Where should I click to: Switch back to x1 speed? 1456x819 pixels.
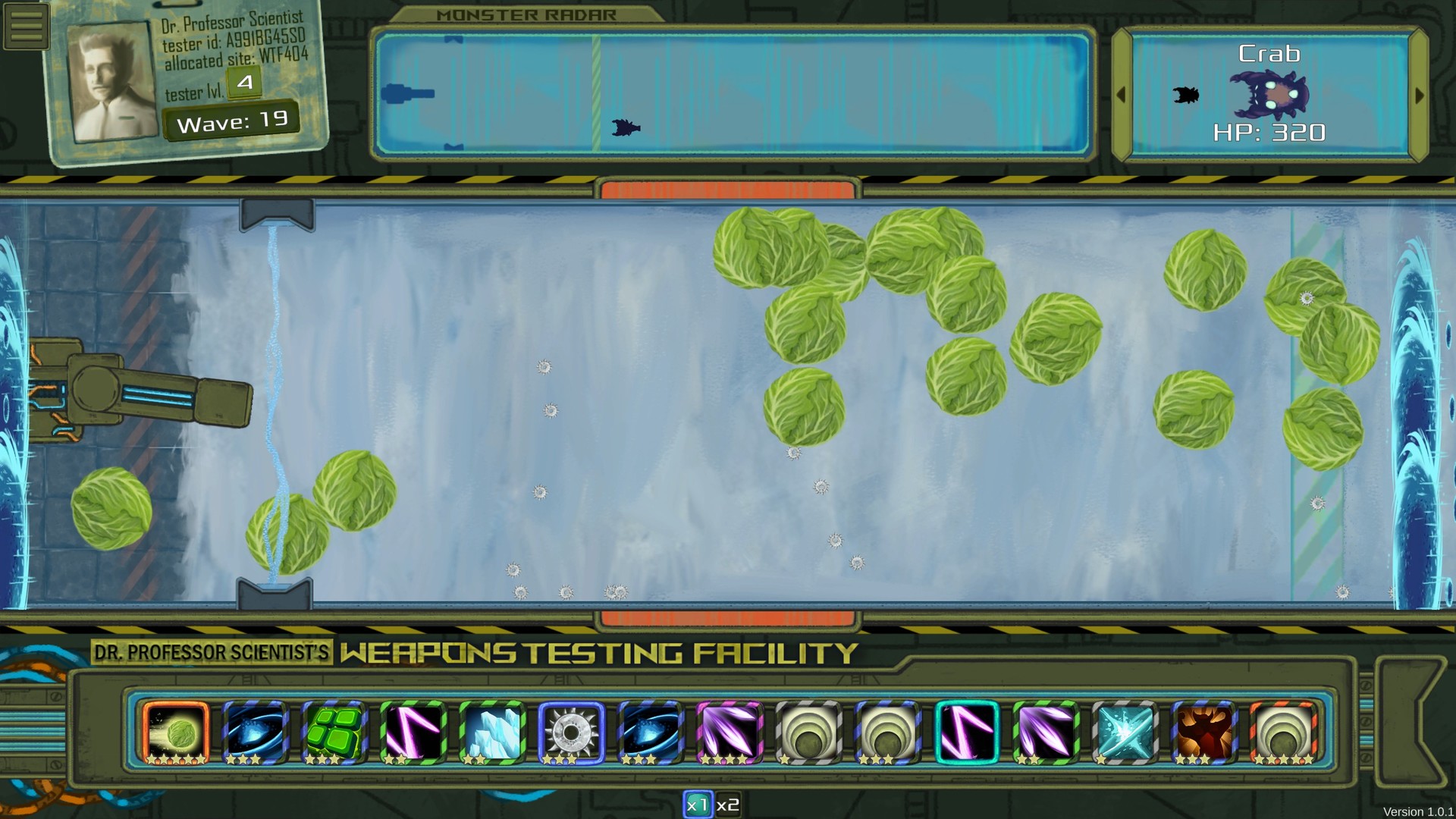click(x=698, y=805)
